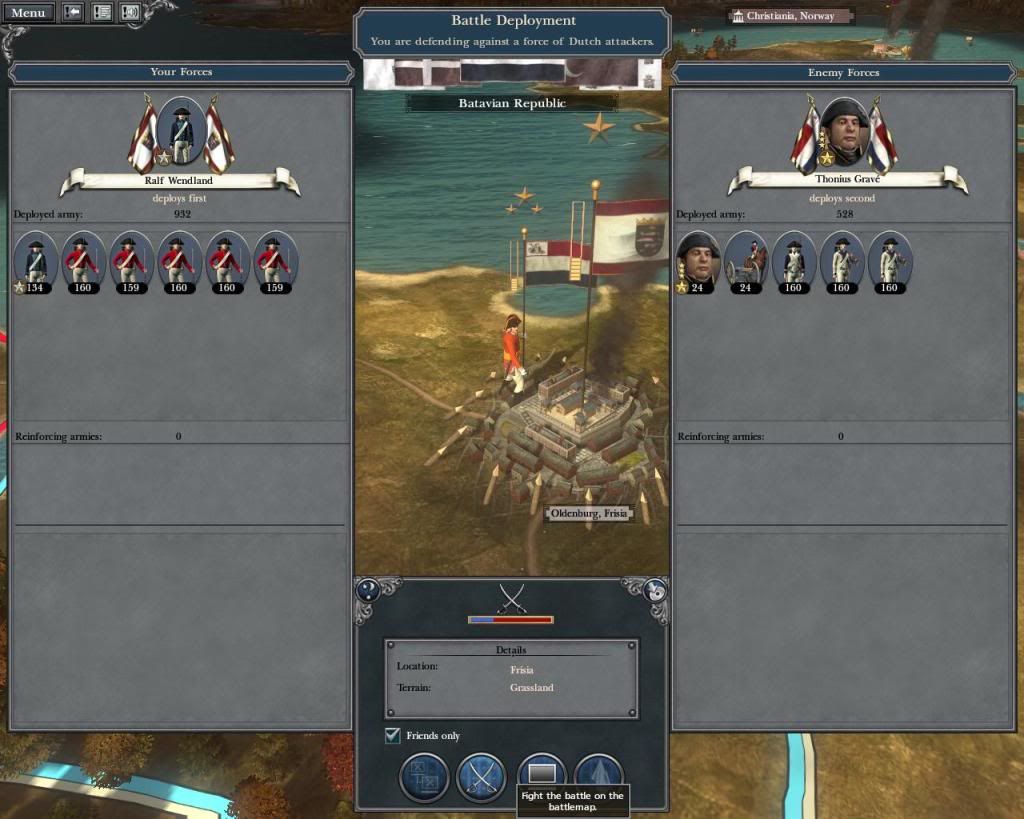Select Ralf Wendland's general portrait
Image resolution: width=1024 pixels, height=819 pixels.
181,131
